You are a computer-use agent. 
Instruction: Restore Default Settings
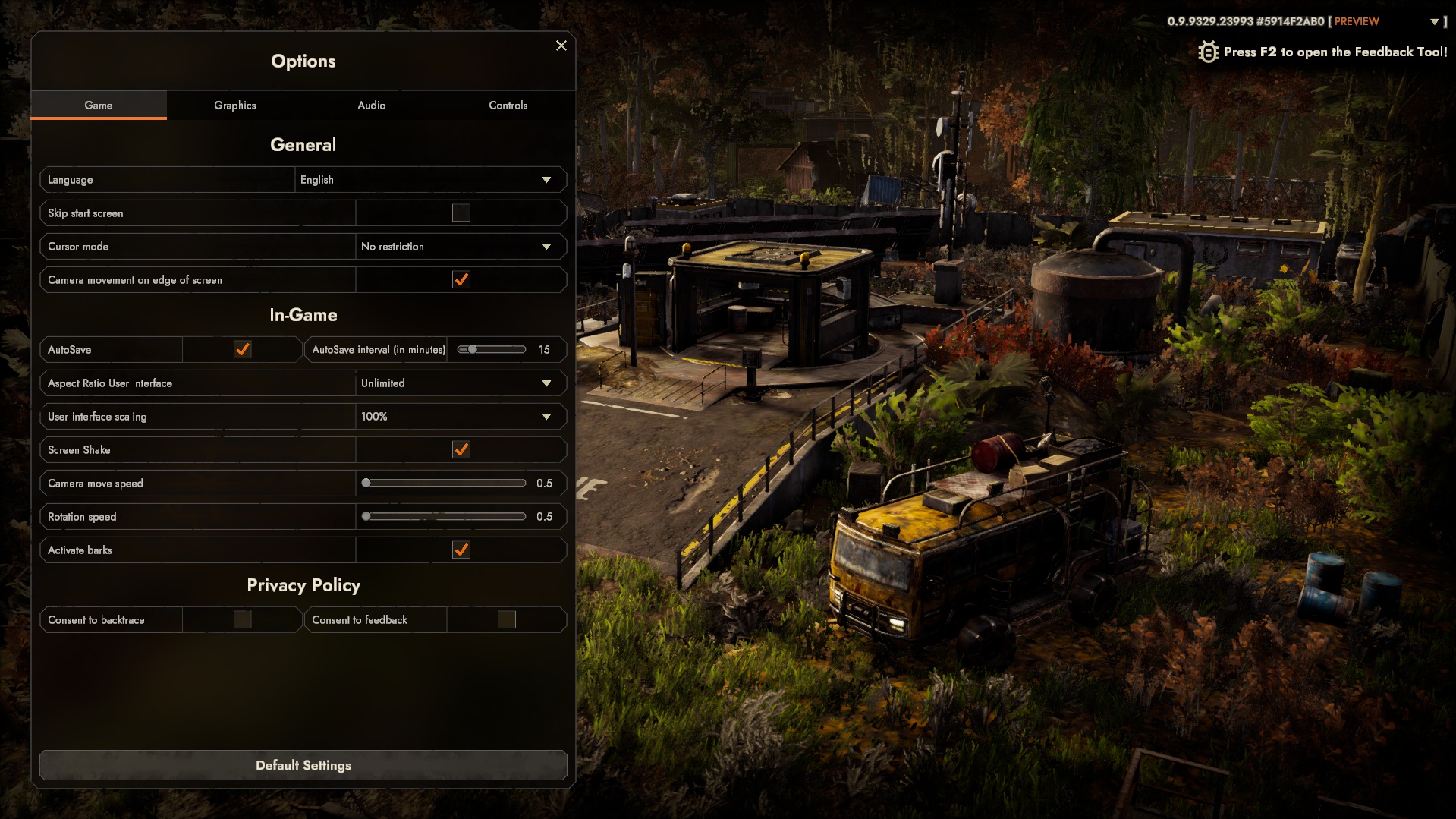point(303,765)
